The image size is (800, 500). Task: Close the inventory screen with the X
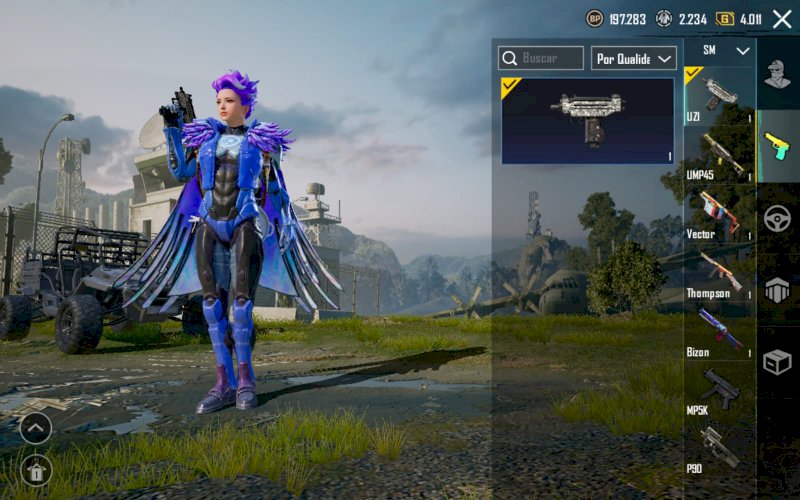coord(782,19)
